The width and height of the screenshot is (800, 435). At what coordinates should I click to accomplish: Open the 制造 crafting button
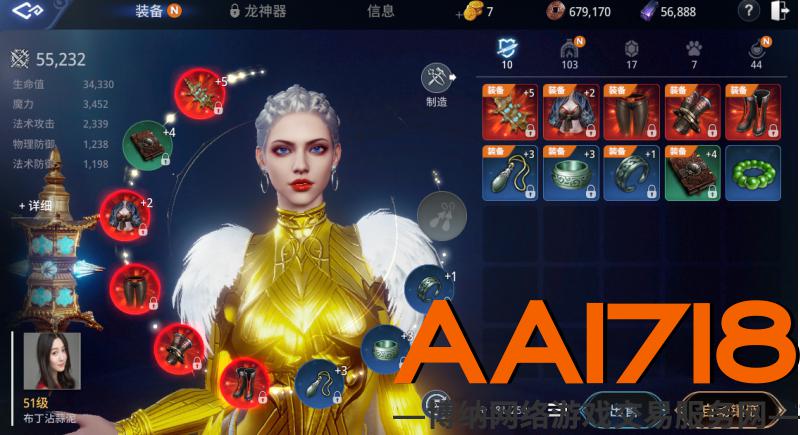(x=436, y=82)
